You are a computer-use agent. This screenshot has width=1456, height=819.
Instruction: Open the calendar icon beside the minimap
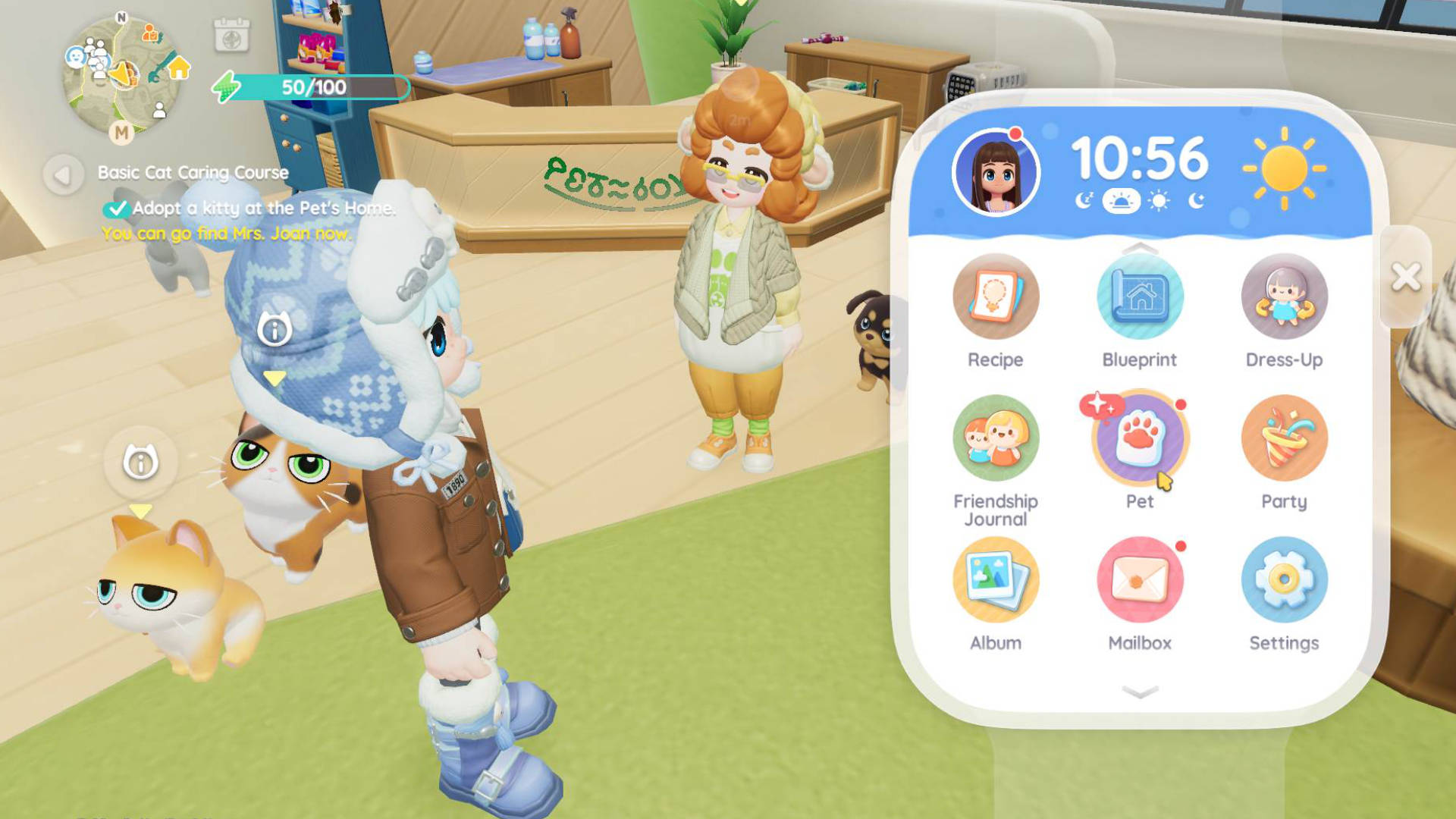231,36
